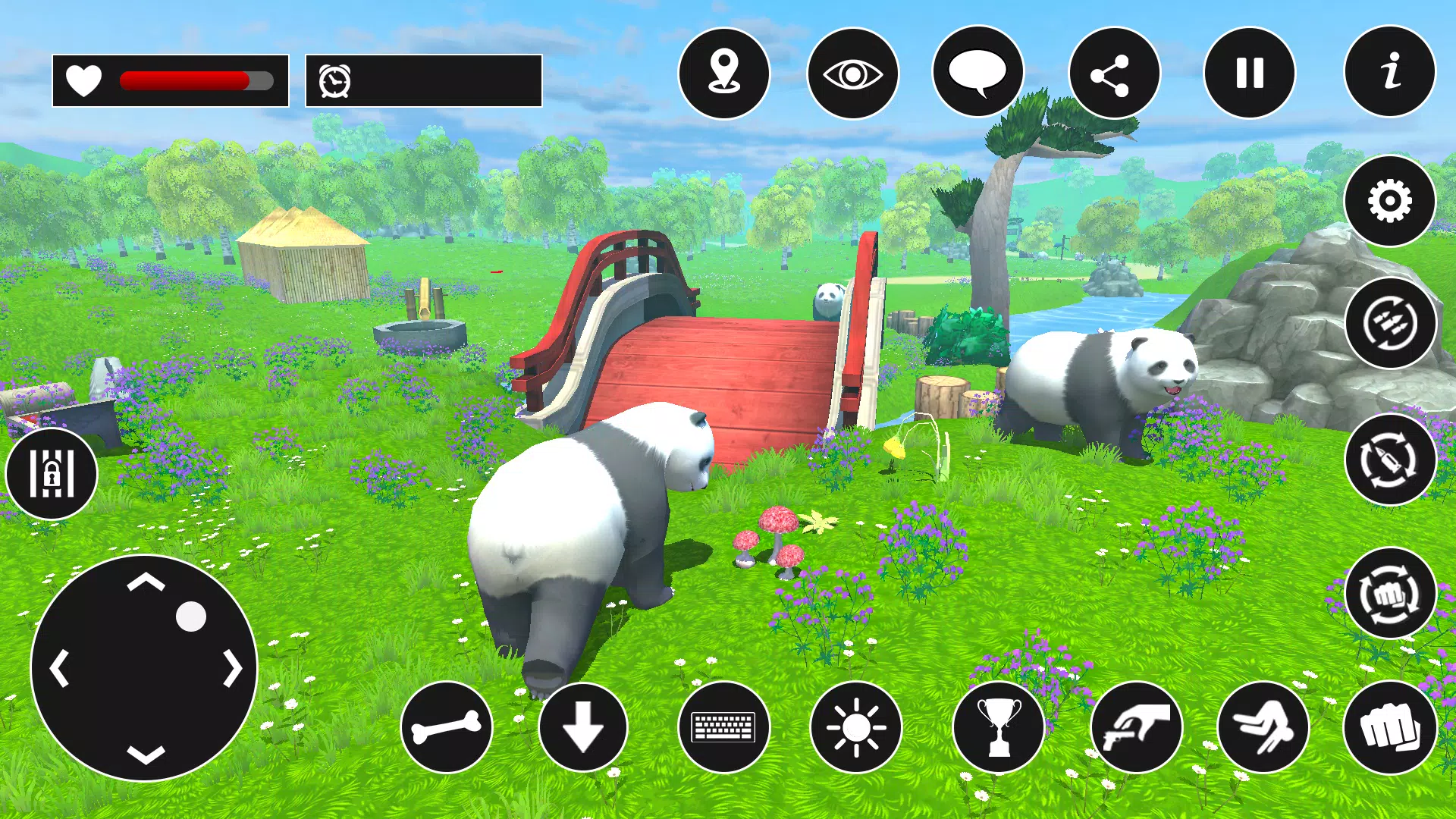
Task: Open the keyboard button
Action: pyautogui.click(x=723, y=727)
